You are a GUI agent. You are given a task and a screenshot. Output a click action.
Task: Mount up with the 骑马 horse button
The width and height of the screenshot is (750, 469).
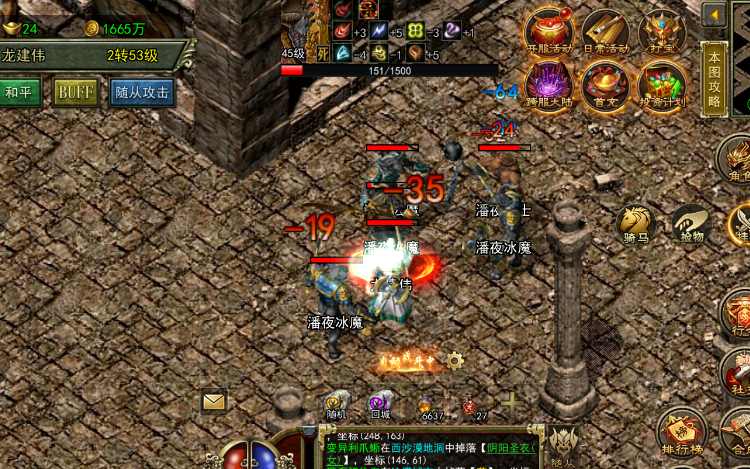[636, 225]
